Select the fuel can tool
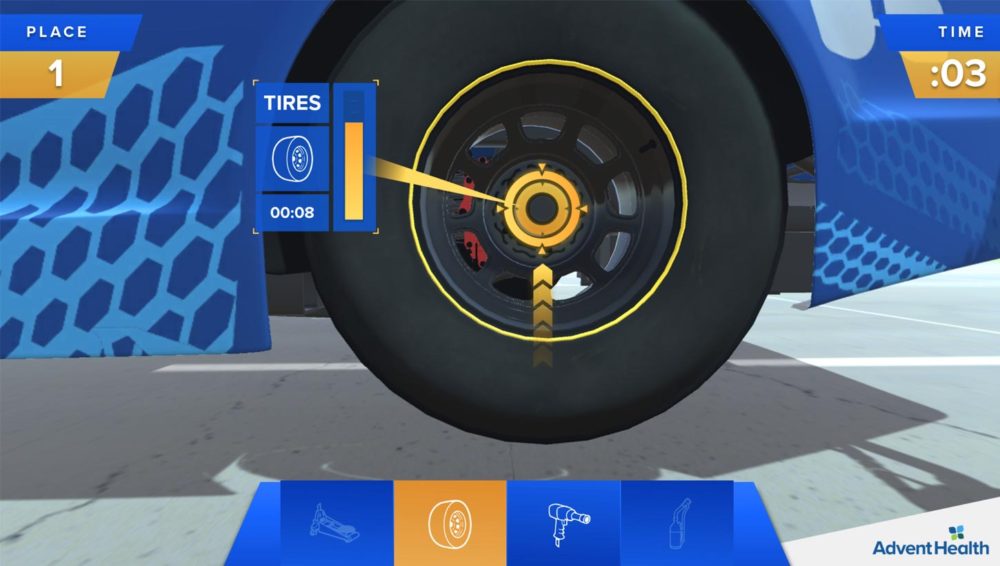Viewport: 1000px width, 566px height. click(678, 522)
